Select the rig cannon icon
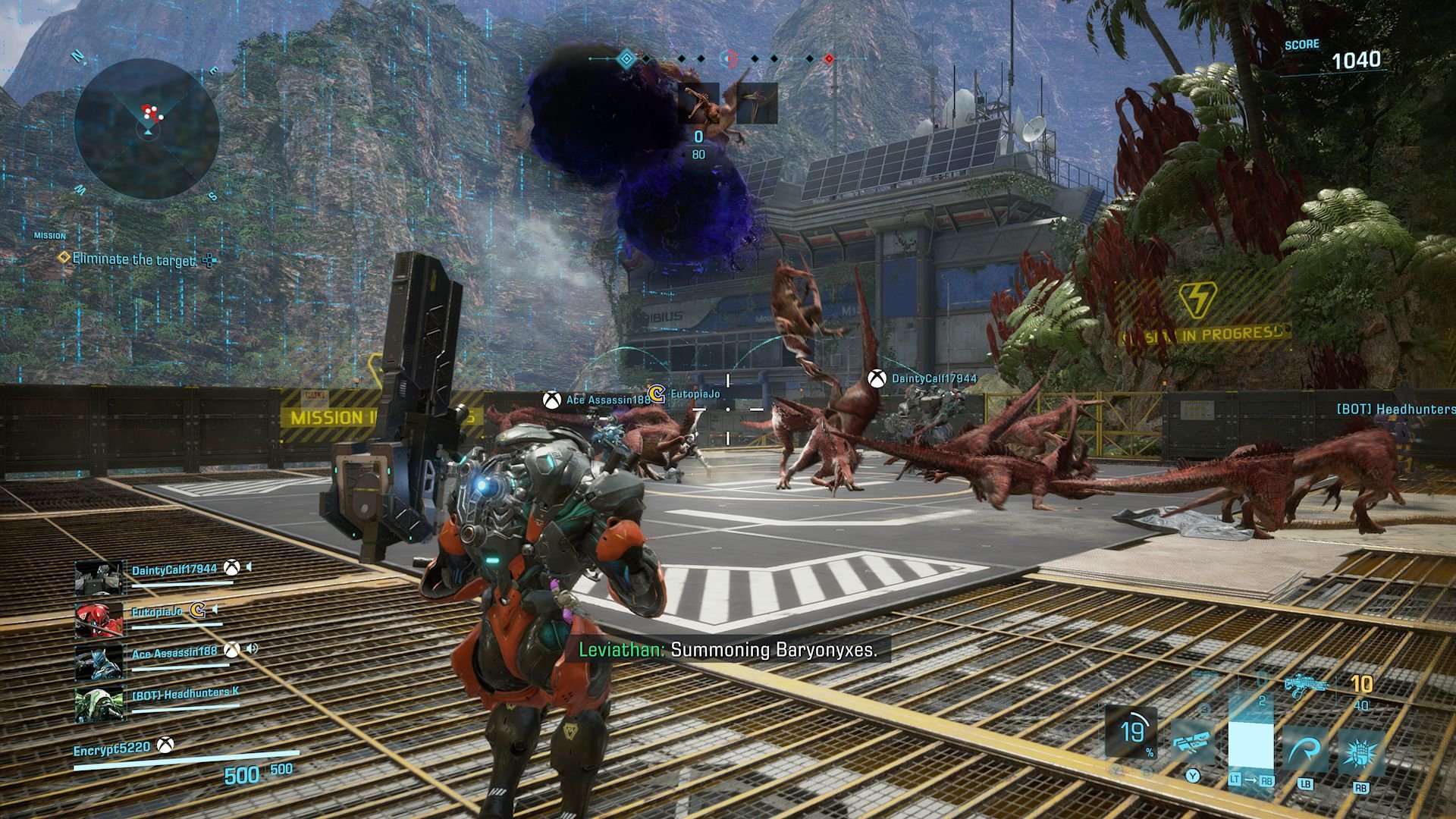Image resolution: width=1456 pixels, height=819 pixels. click(1193, 739)
